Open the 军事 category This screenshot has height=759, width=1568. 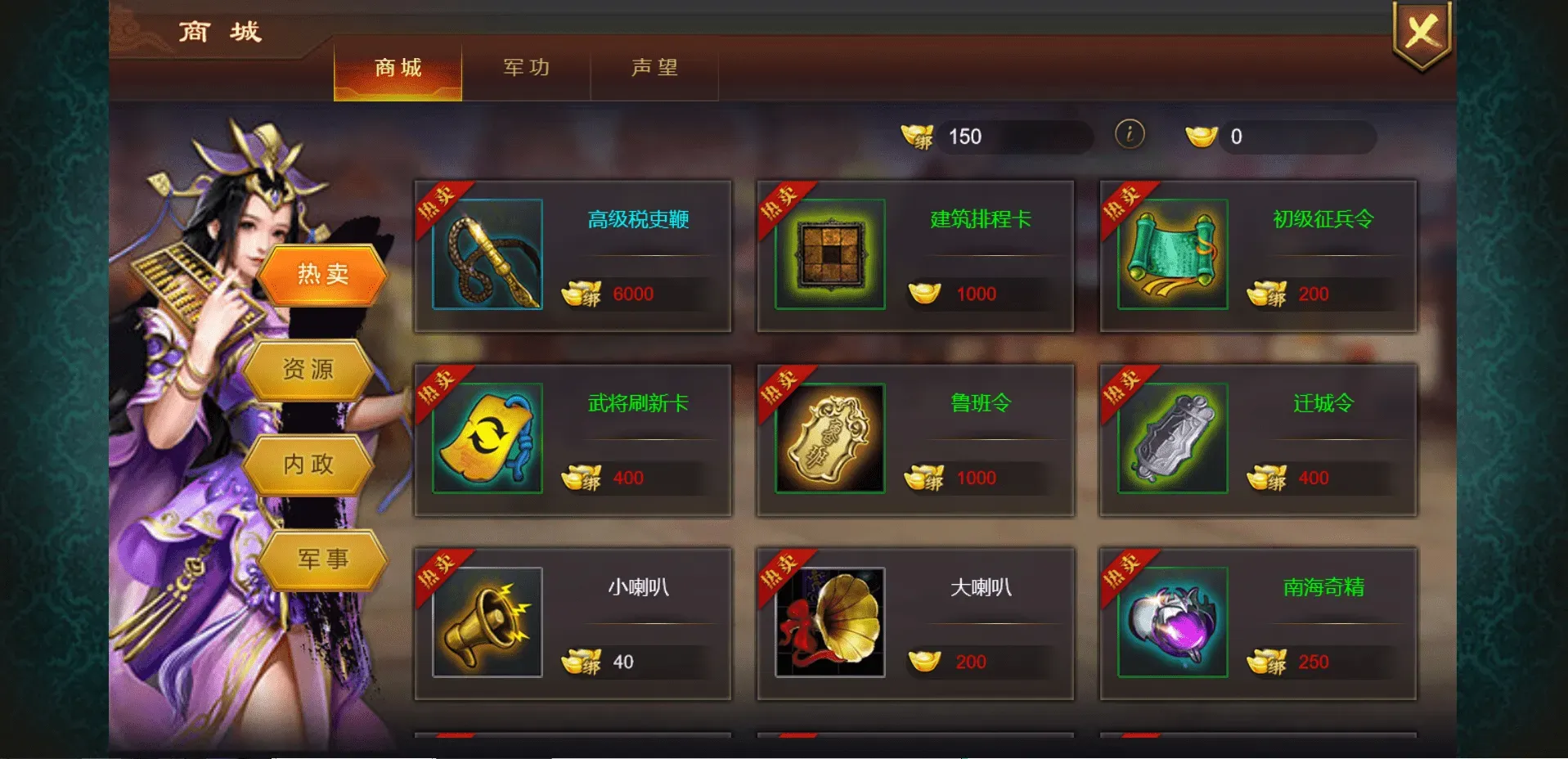321,559
